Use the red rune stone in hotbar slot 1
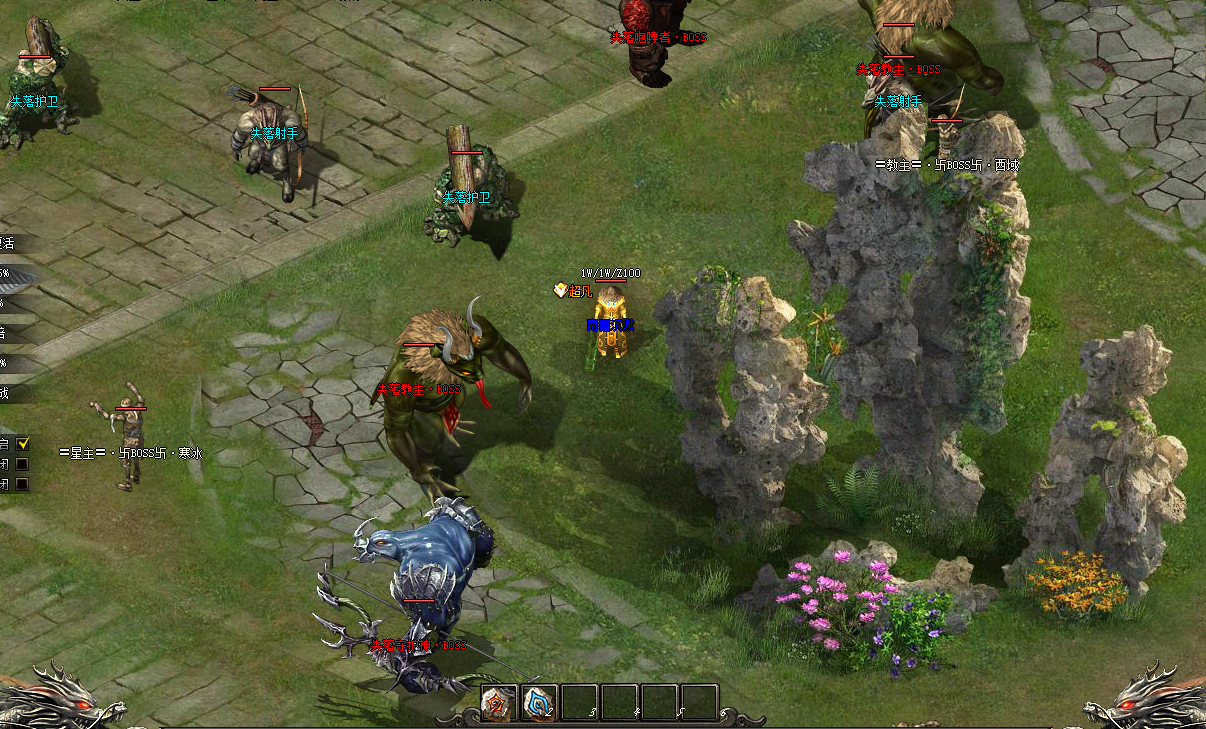Image resolution: width=1206 pixels, height=729 pixels. click(x=499, y=702)
